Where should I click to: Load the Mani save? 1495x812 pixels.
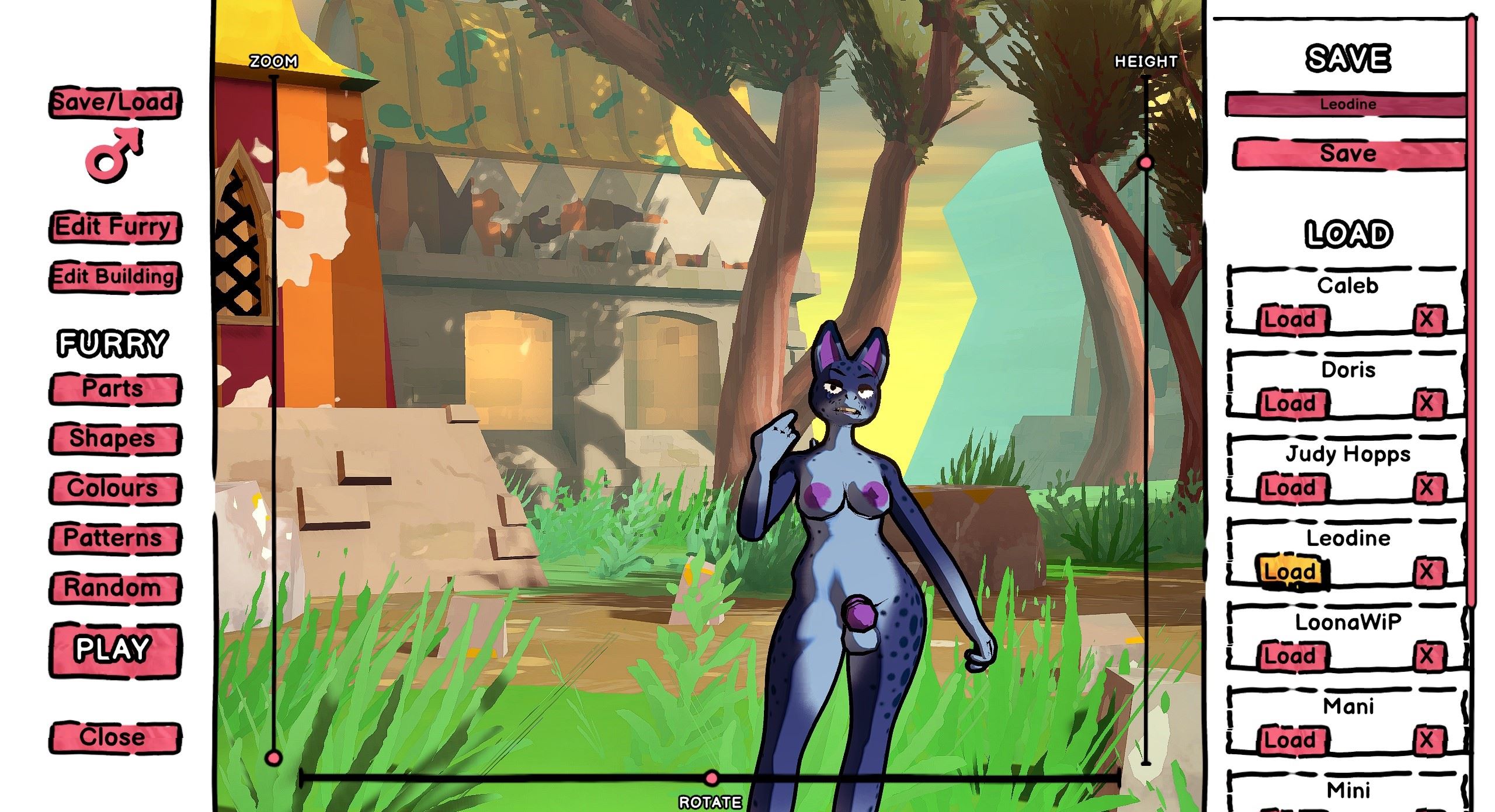[x=1289, y=740]
